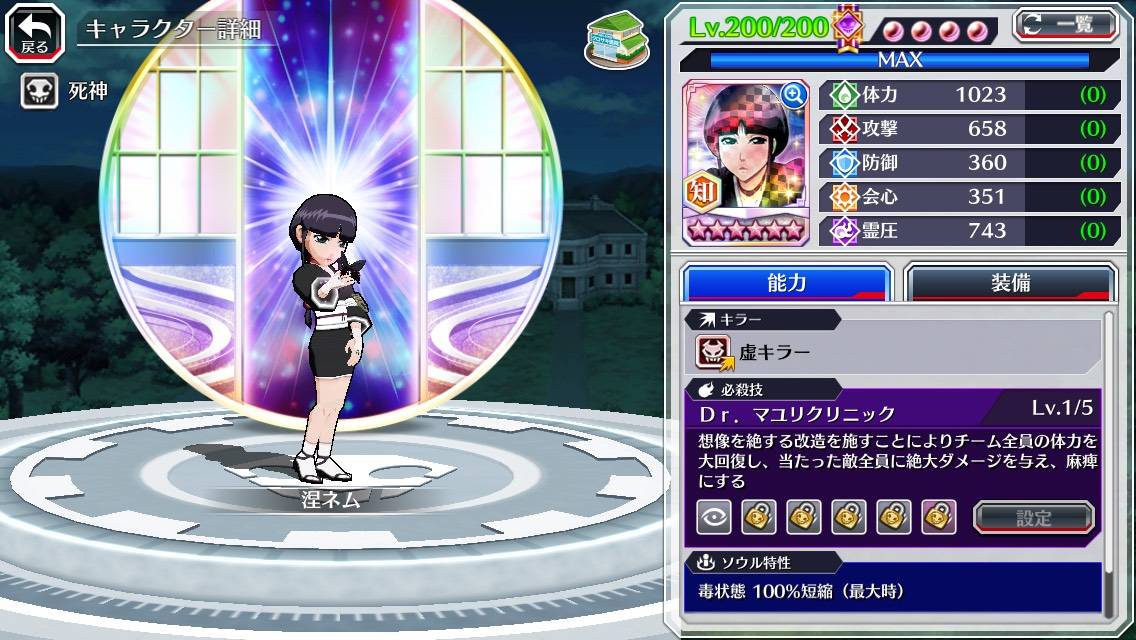The width and height of the screenshot is (1136, 640).
Task: Enlarge the character portrait with magnifier
Action: pos(794,95)
